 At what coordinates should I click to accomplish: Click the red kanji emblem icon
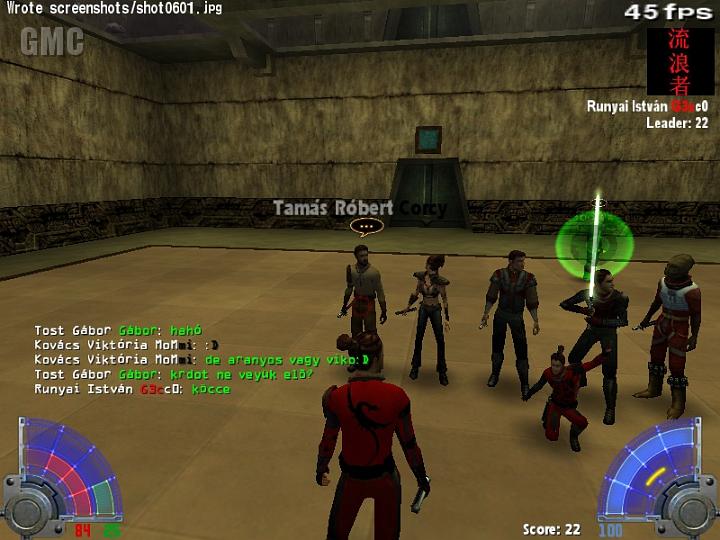(680, 60)
